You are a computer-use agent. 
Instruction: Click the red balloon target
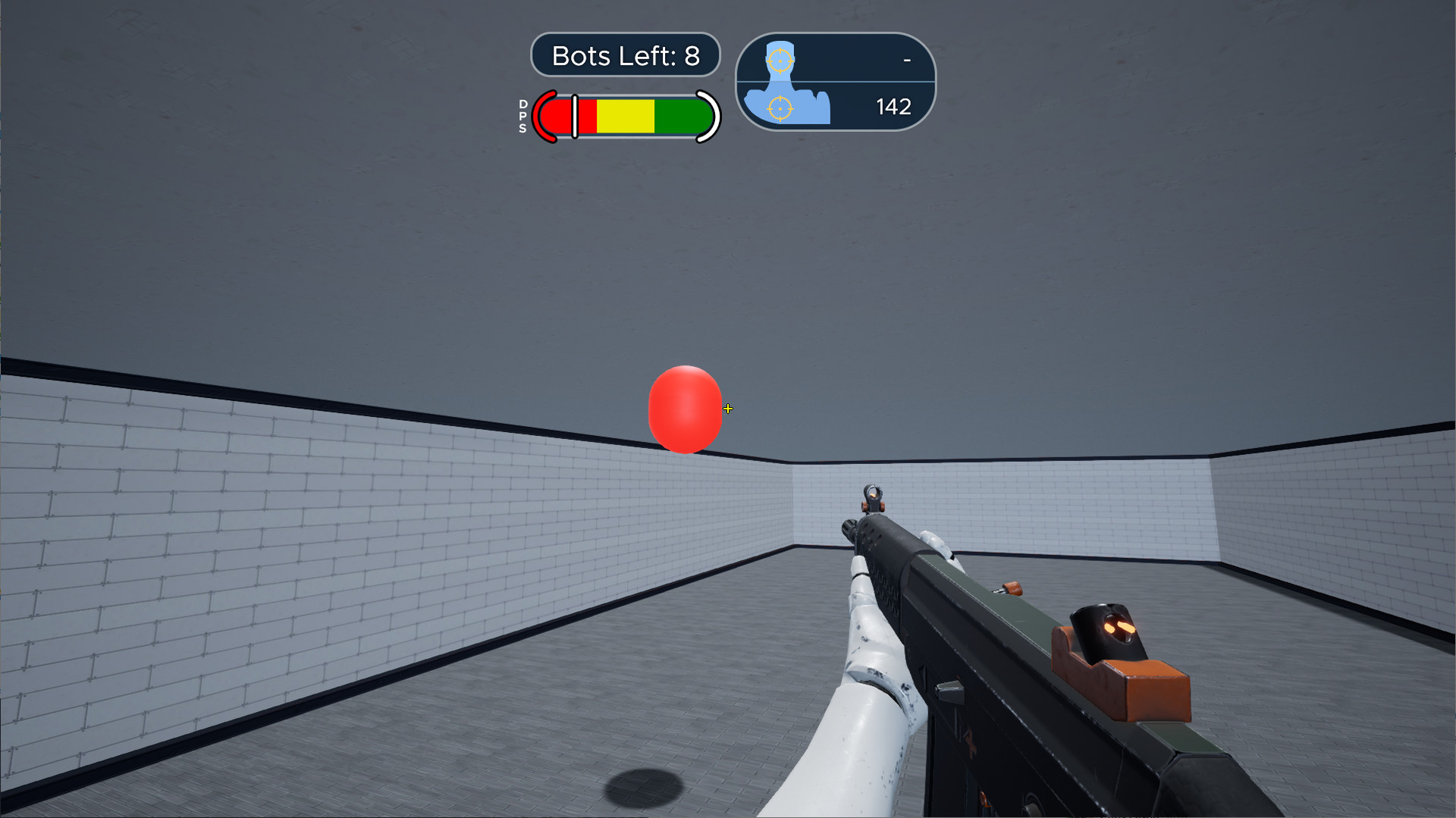[x=684, y=409]
